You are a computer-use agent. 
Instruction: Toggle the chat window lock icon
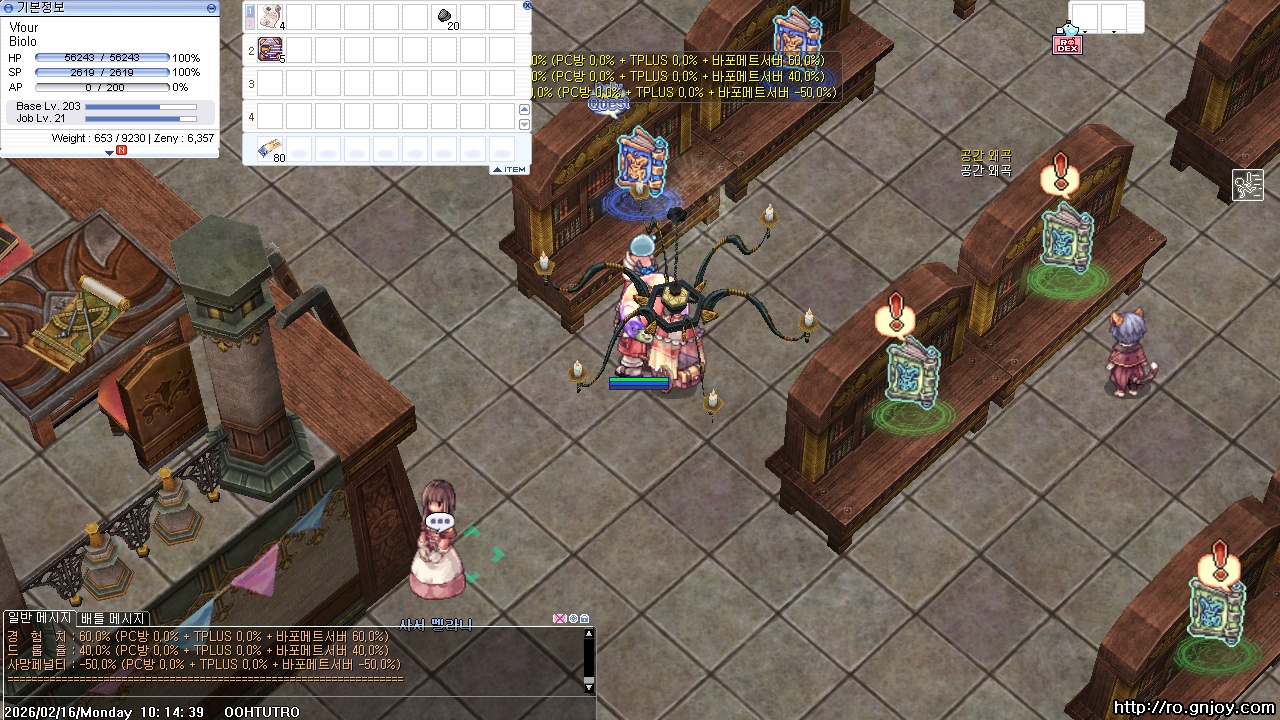(x=585, y=619)
